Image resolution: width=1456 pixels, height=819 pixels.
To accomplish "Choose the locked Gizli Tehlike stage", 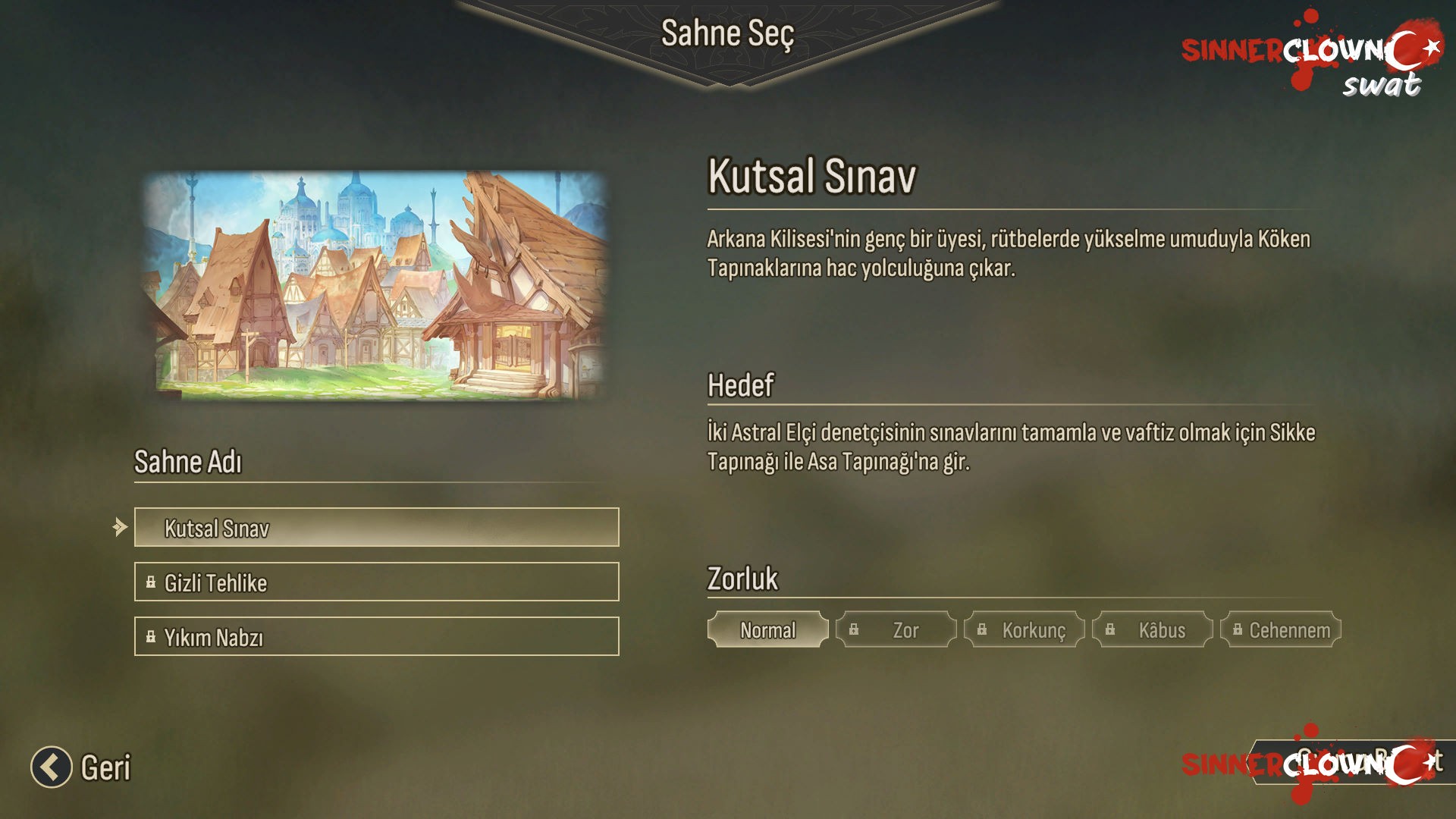I will [376, 582].
